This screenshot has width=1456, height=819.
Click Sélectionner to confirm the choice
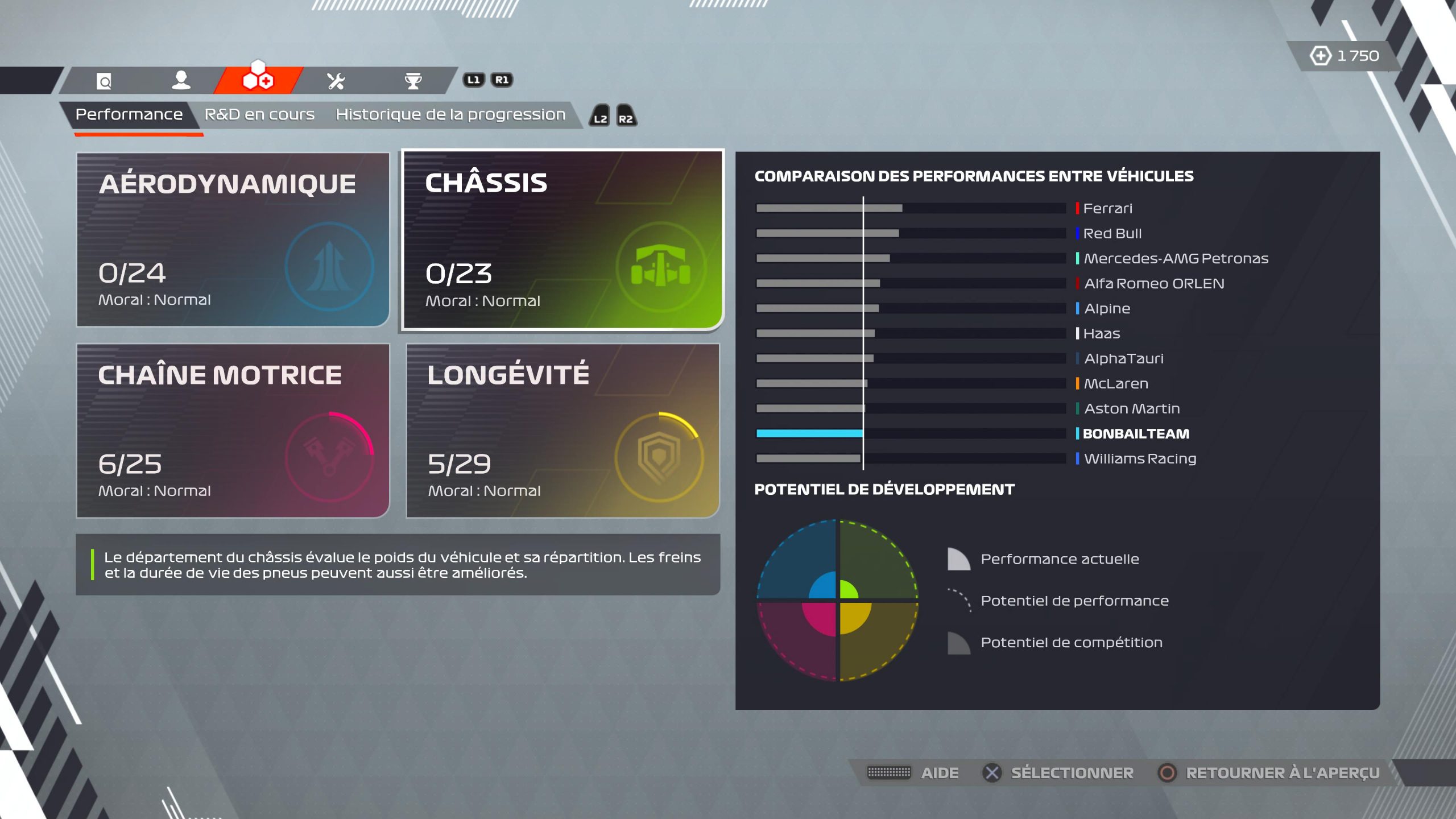click(1072, 773)
